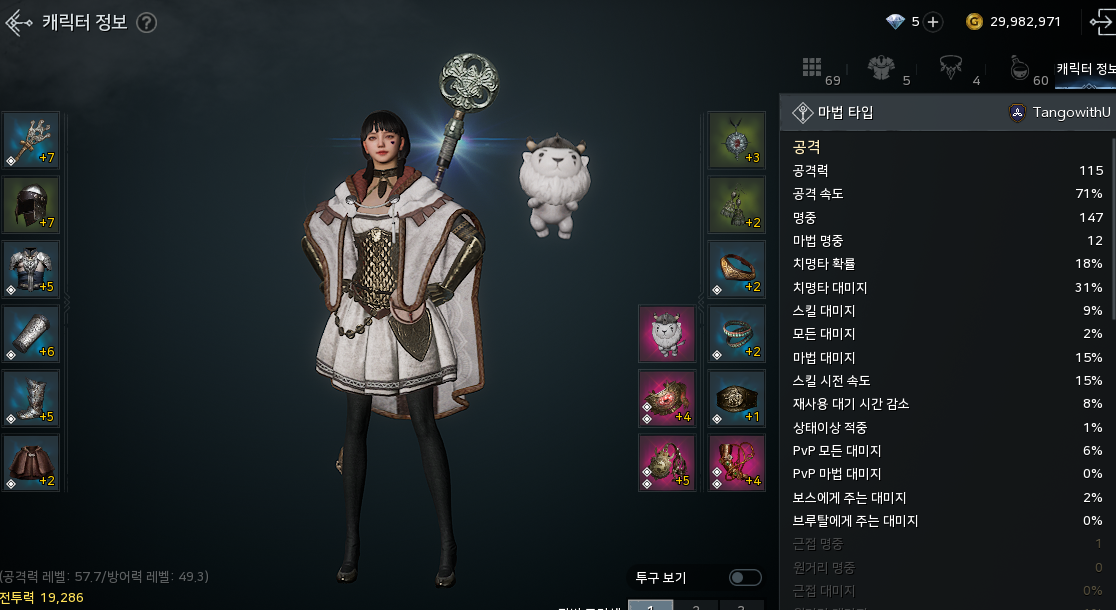The width and height of the screenshot is (1117, 610).
Task: Select the equipped +7 staff slot
Action: click(31, 140)
